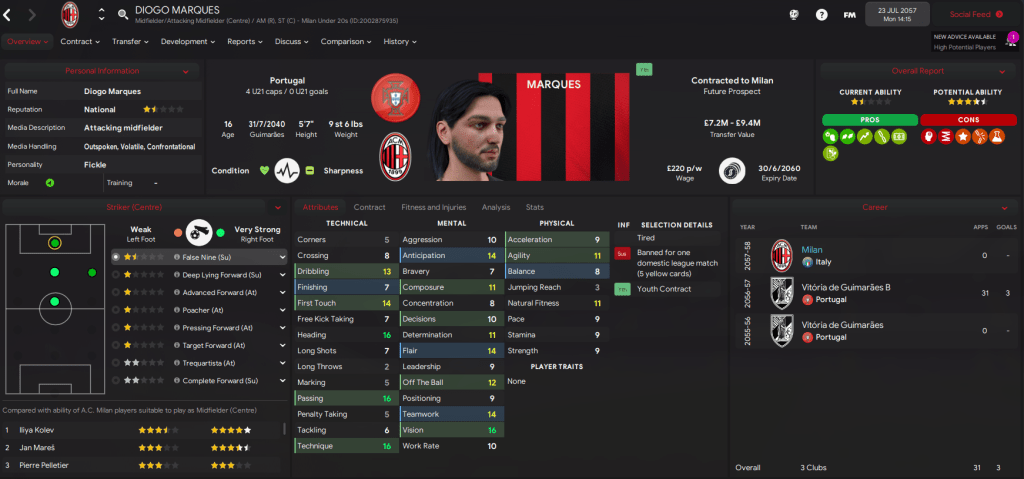Open the Development menu
Image resolution: width=1024 pixels, height=479 pixels.
pyautogui.click(x=187, y=41)
